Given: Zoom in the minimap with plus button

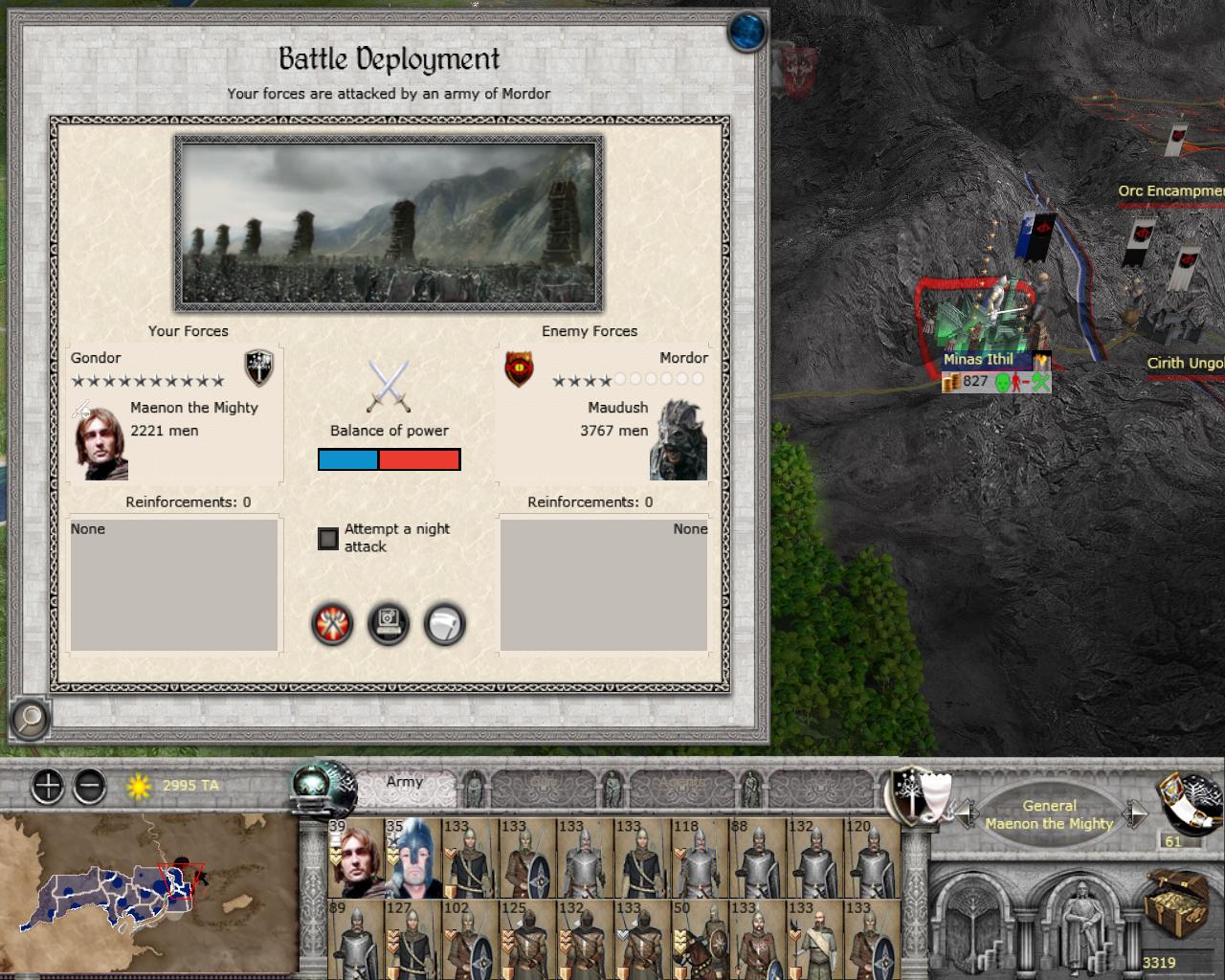Looking at the screenshot, I should click(x=47, y=787).
